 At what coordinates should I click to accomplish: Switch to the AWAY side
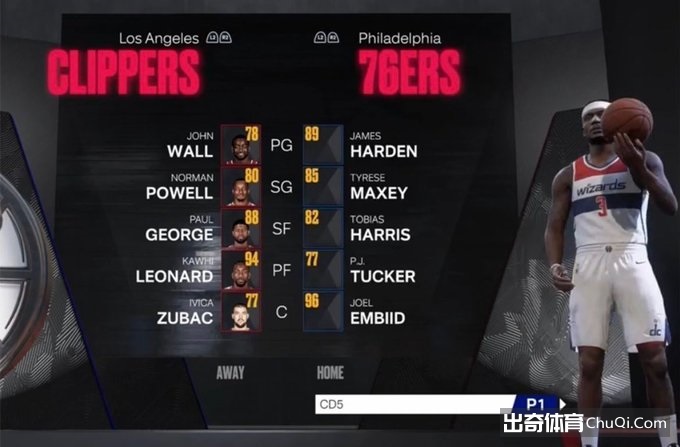[231, 373]
